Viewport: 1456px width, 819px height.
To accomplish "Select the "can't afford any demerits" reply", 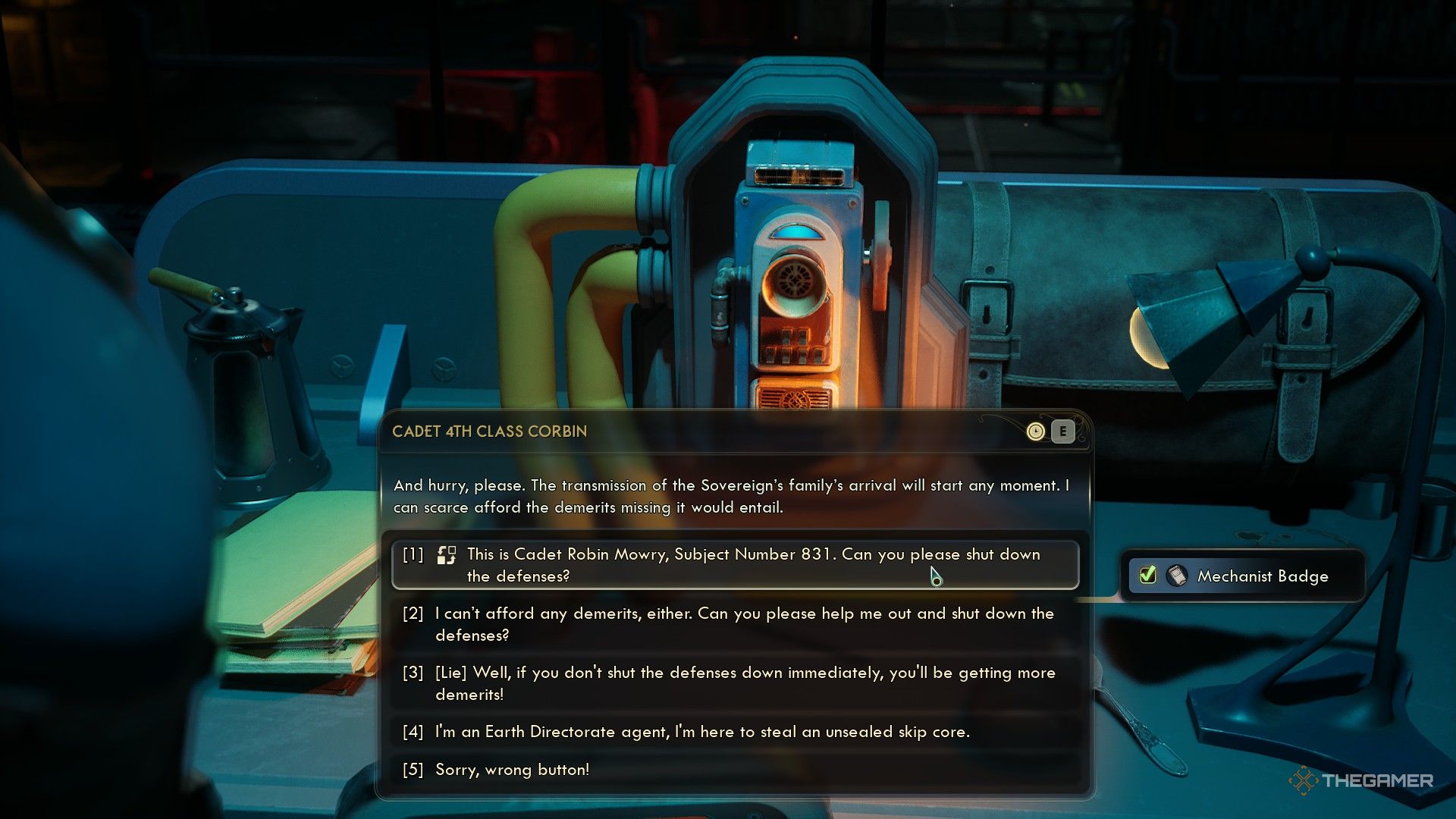I will pos(734,624).
